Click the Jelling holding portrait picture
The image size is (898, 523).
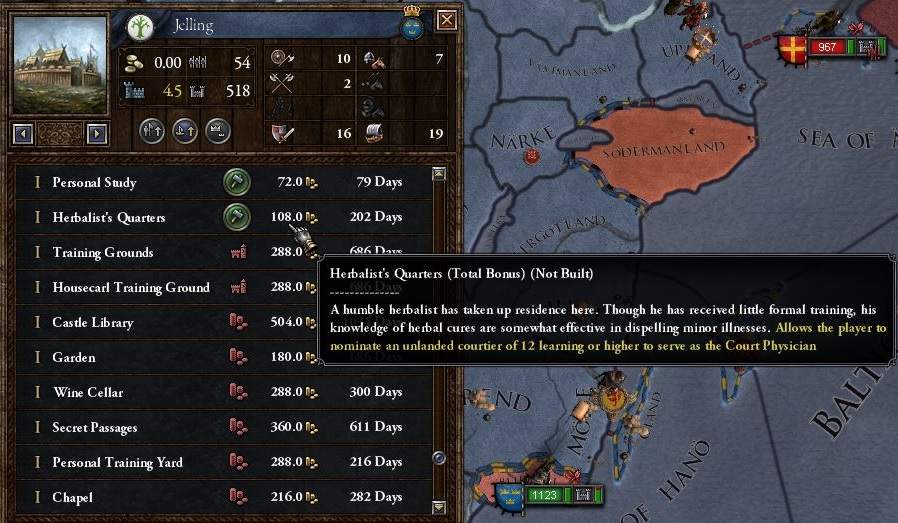[59, 64]
